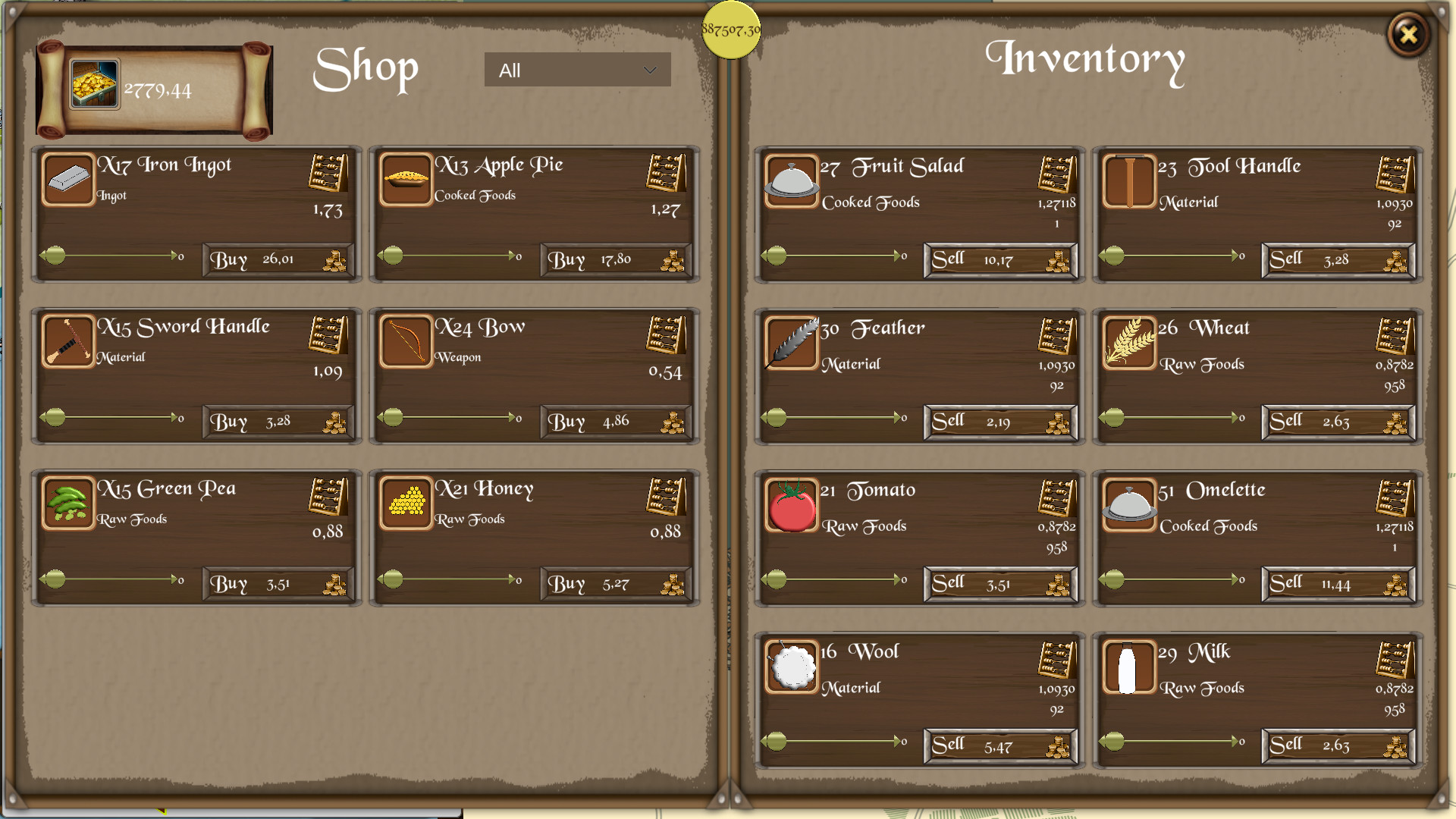The height and width of the screenshot is (819, 1456).
Task: Click the gold total coin at page top
Action: click(730, 29)
